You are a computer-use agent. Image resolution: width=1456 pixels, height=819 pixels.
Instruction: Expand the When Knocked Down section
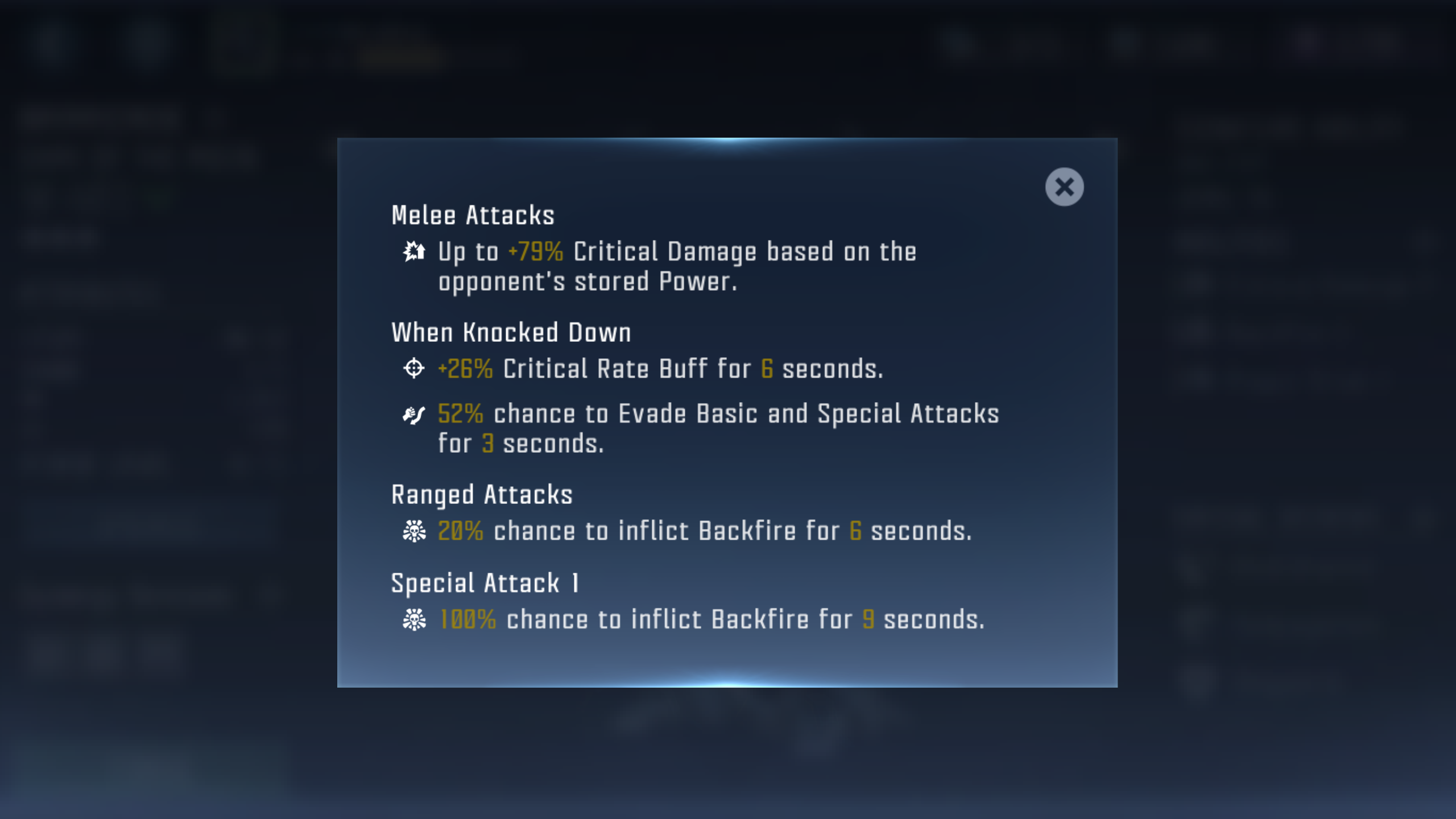pos(511,332)
